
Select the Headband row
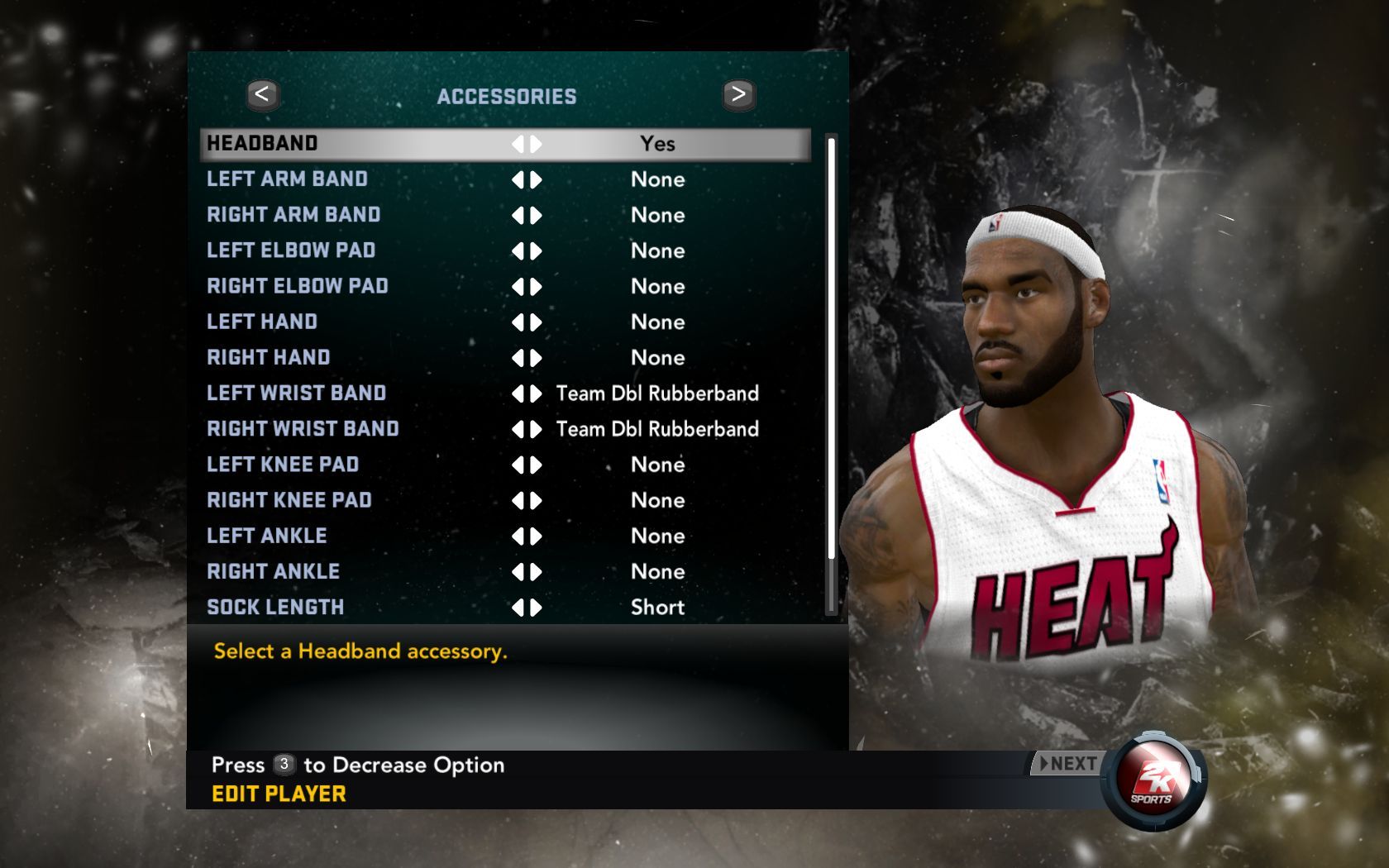click(x=262, y=144)
